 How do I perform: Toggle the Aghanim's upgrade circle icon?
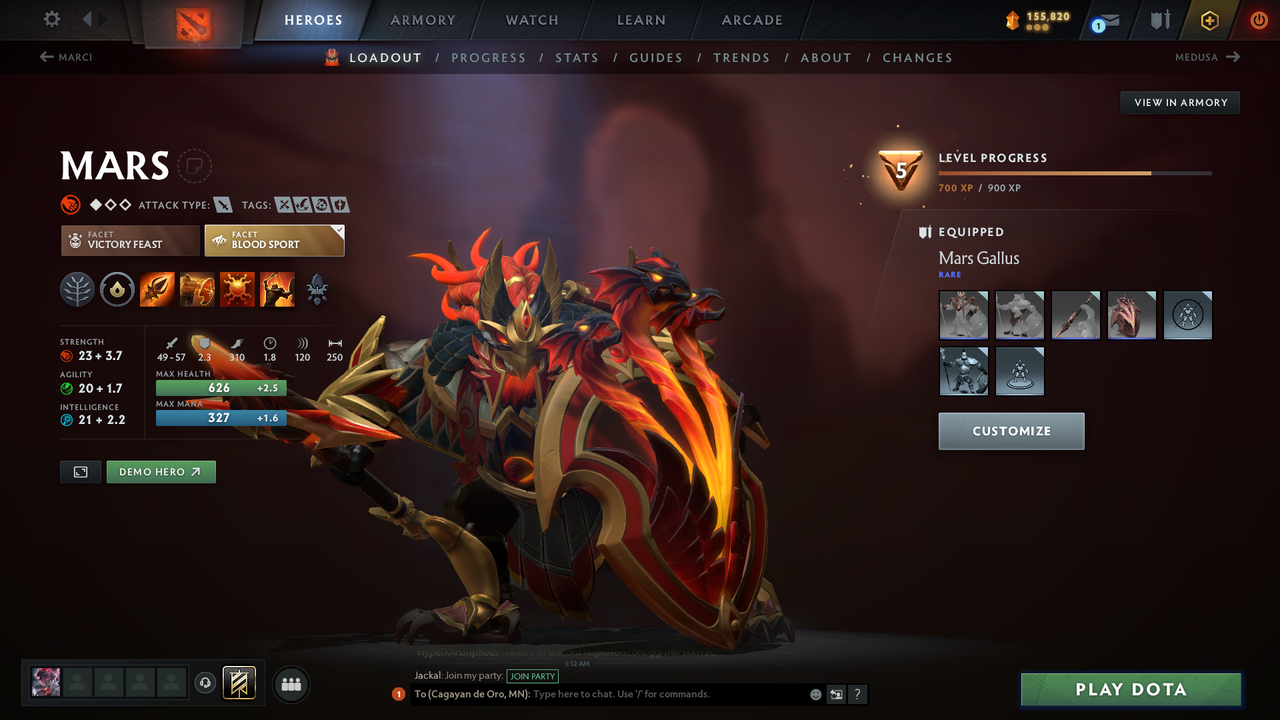click(x=117, y=289)
